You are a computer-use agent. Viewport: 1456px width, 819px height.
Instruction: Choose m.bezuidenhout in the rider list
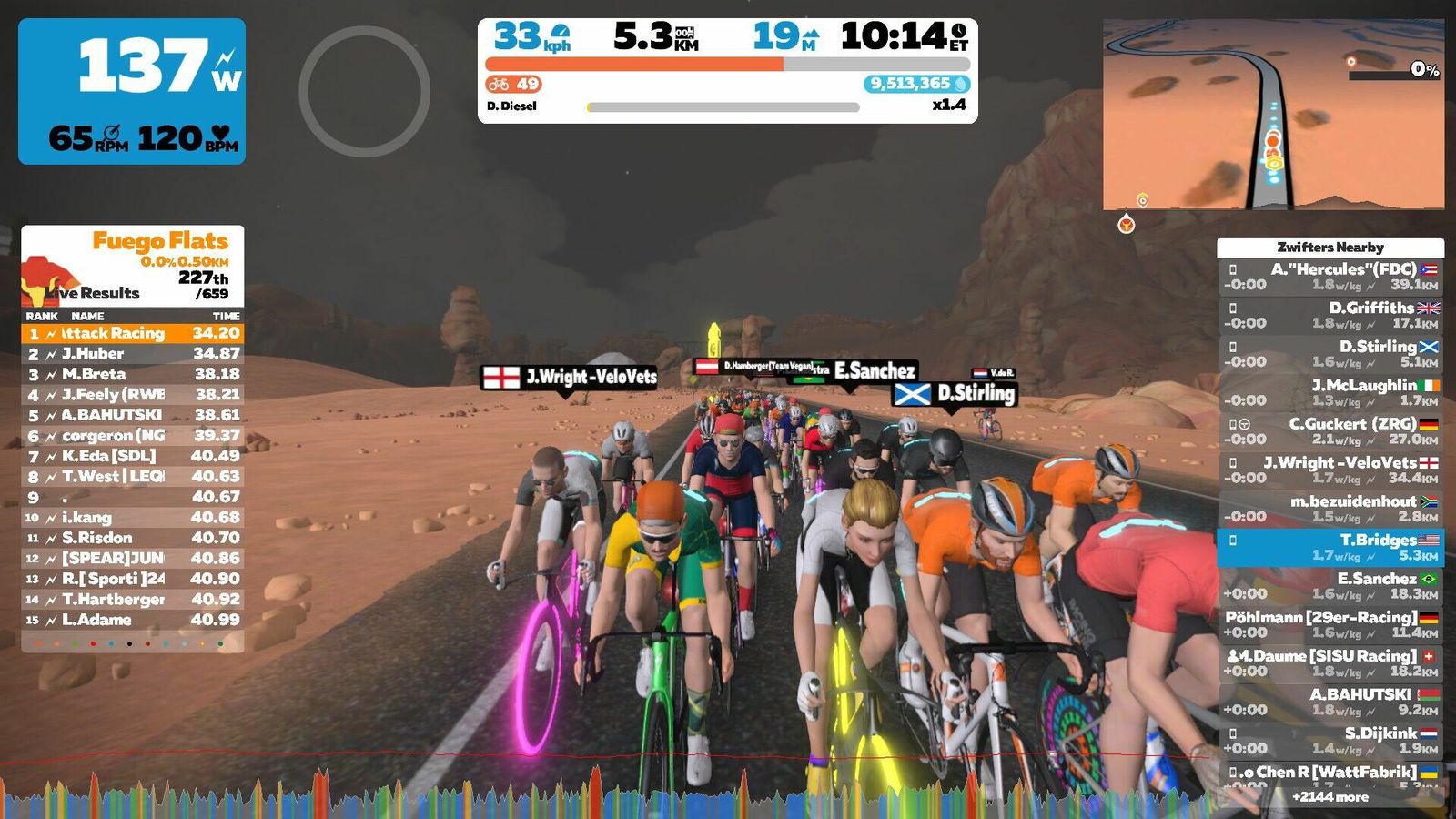pos(1330,509)
